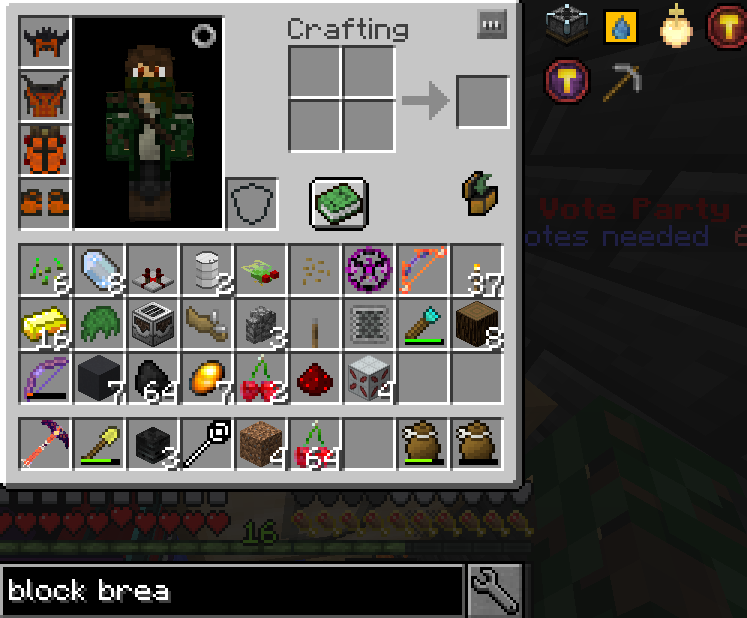Pick up the oak log stack
747x618 pixels.
477,325
